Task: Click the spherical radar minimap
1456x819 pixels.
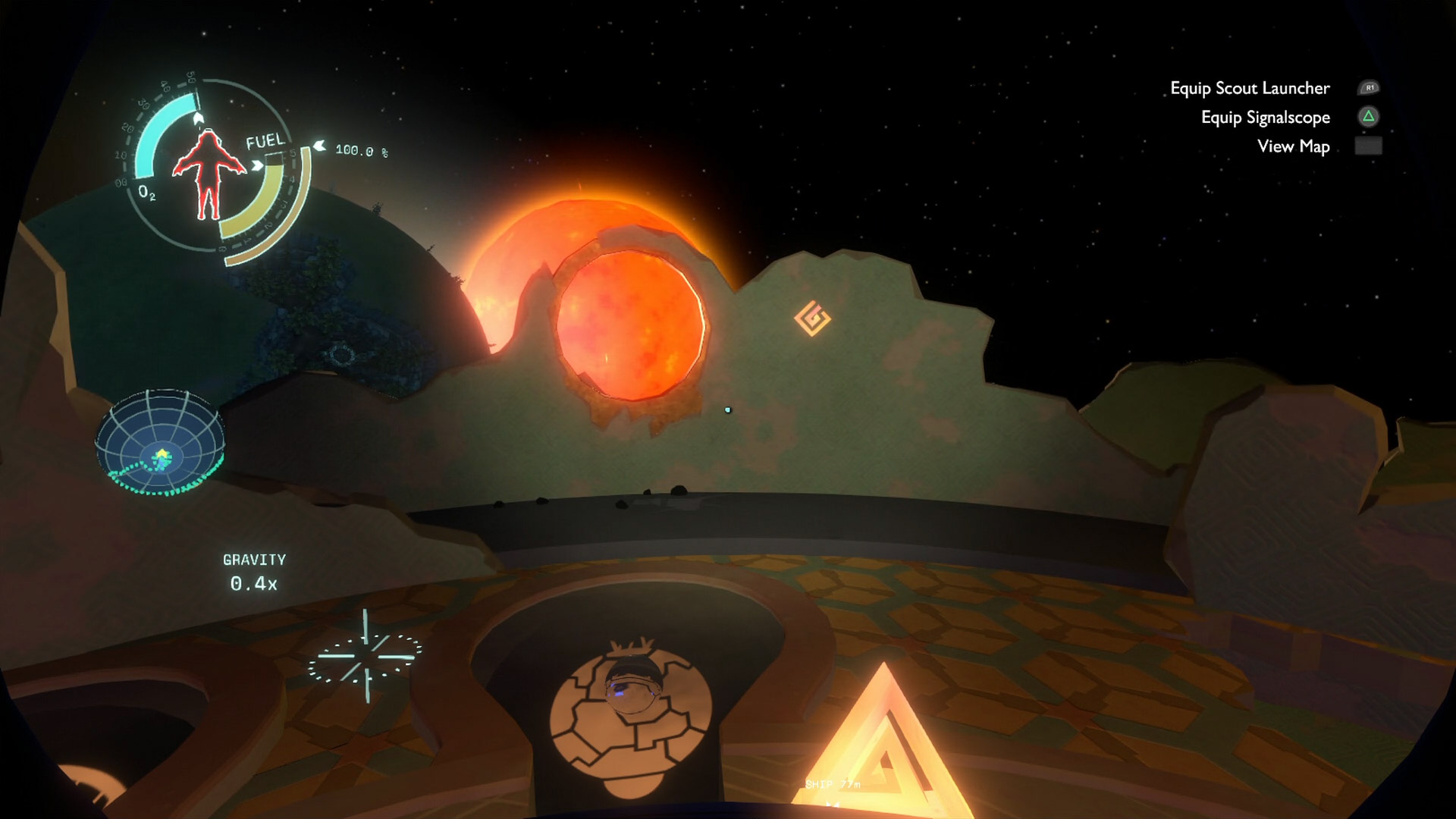Action: click(160, 442)
